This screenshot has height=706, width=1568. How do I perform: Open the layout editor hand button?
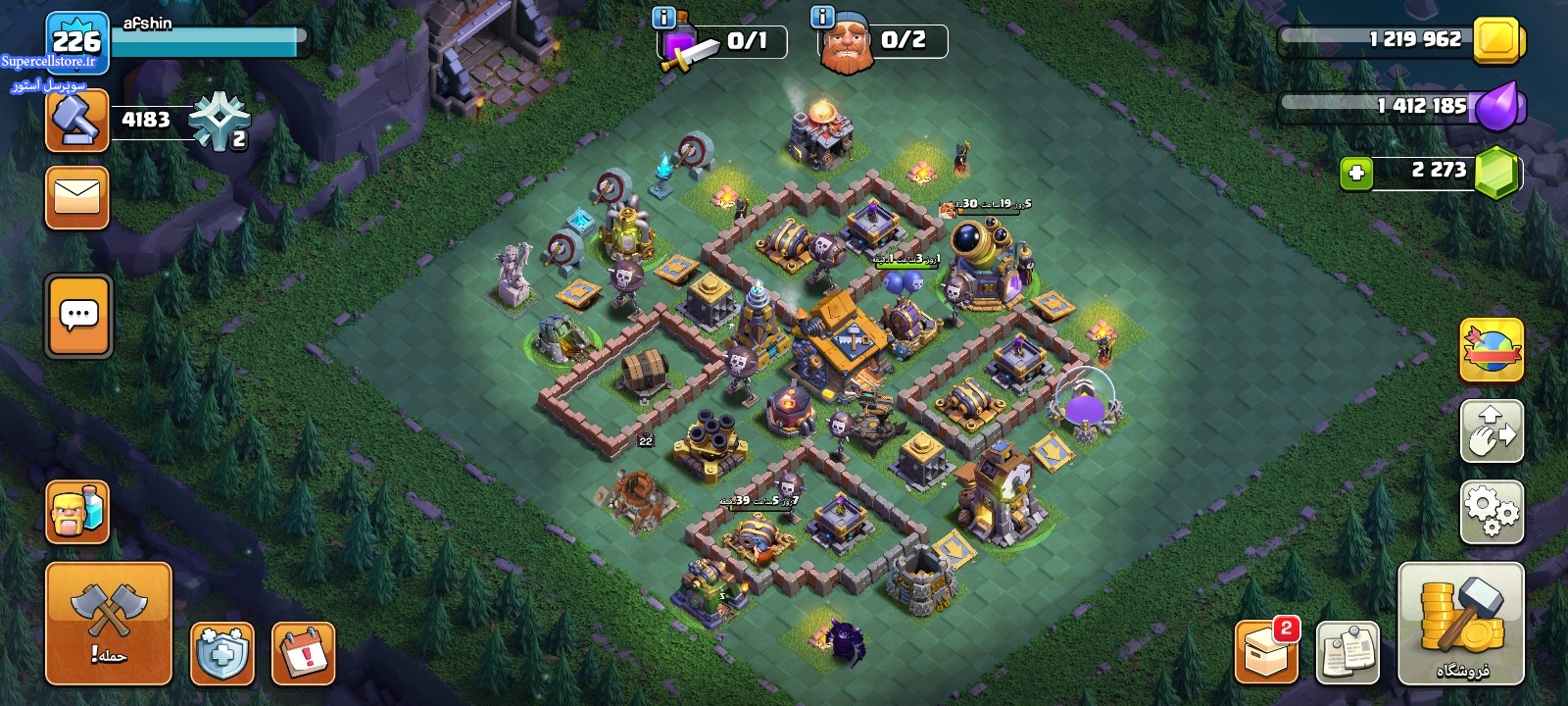pos(1492,430)
